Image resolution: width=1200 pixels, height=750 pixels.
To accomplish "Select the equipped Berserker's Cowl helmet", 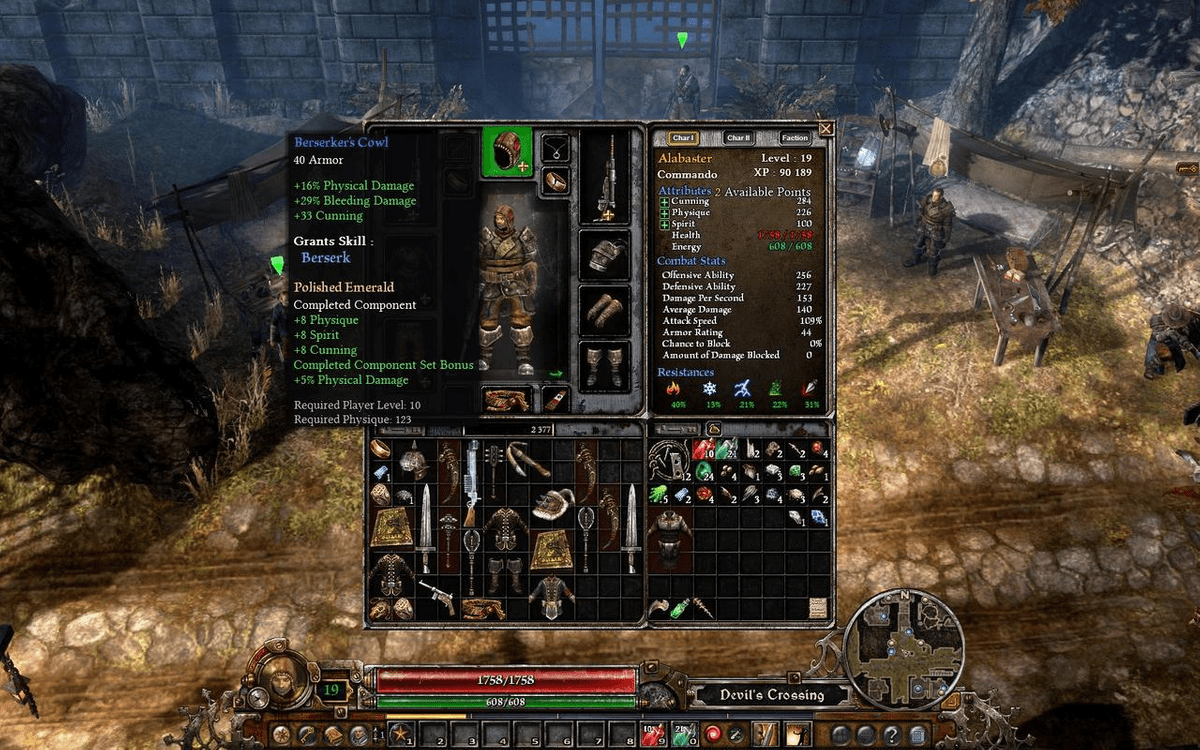I will 507,153.
